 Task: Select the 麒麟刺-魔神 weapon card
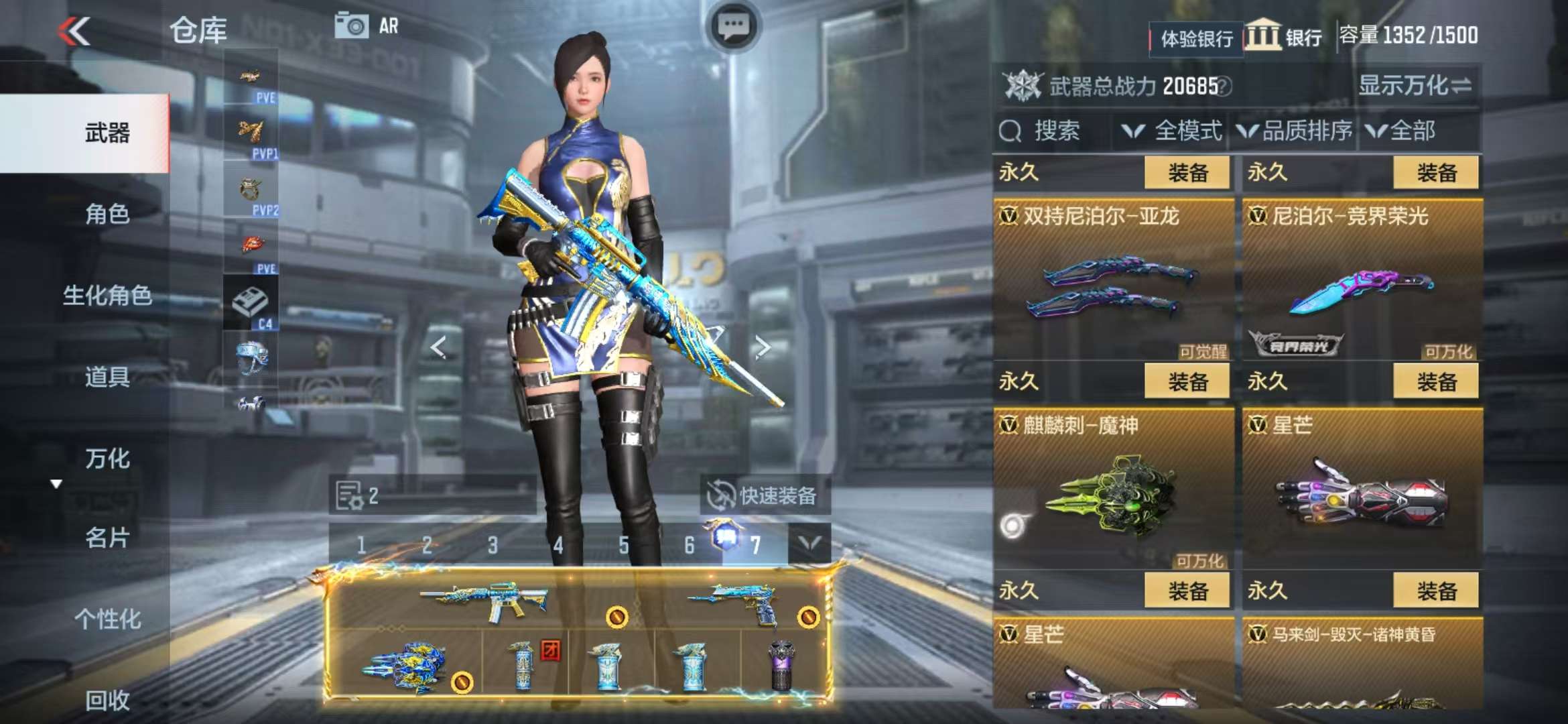click(1114, 489)
